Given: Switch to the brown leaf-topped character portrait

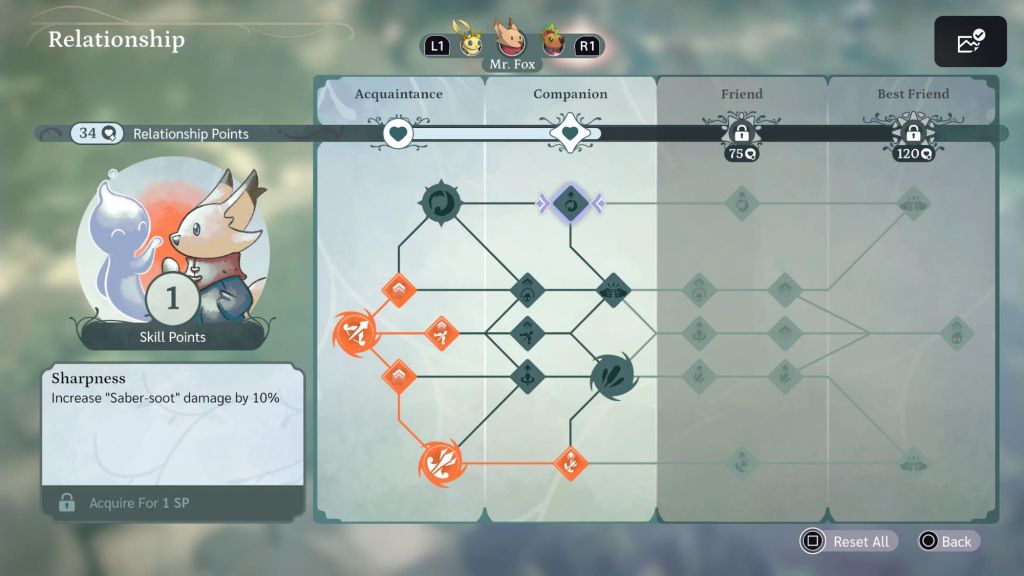Looking at the screenshot, I should tap(552, 43).
